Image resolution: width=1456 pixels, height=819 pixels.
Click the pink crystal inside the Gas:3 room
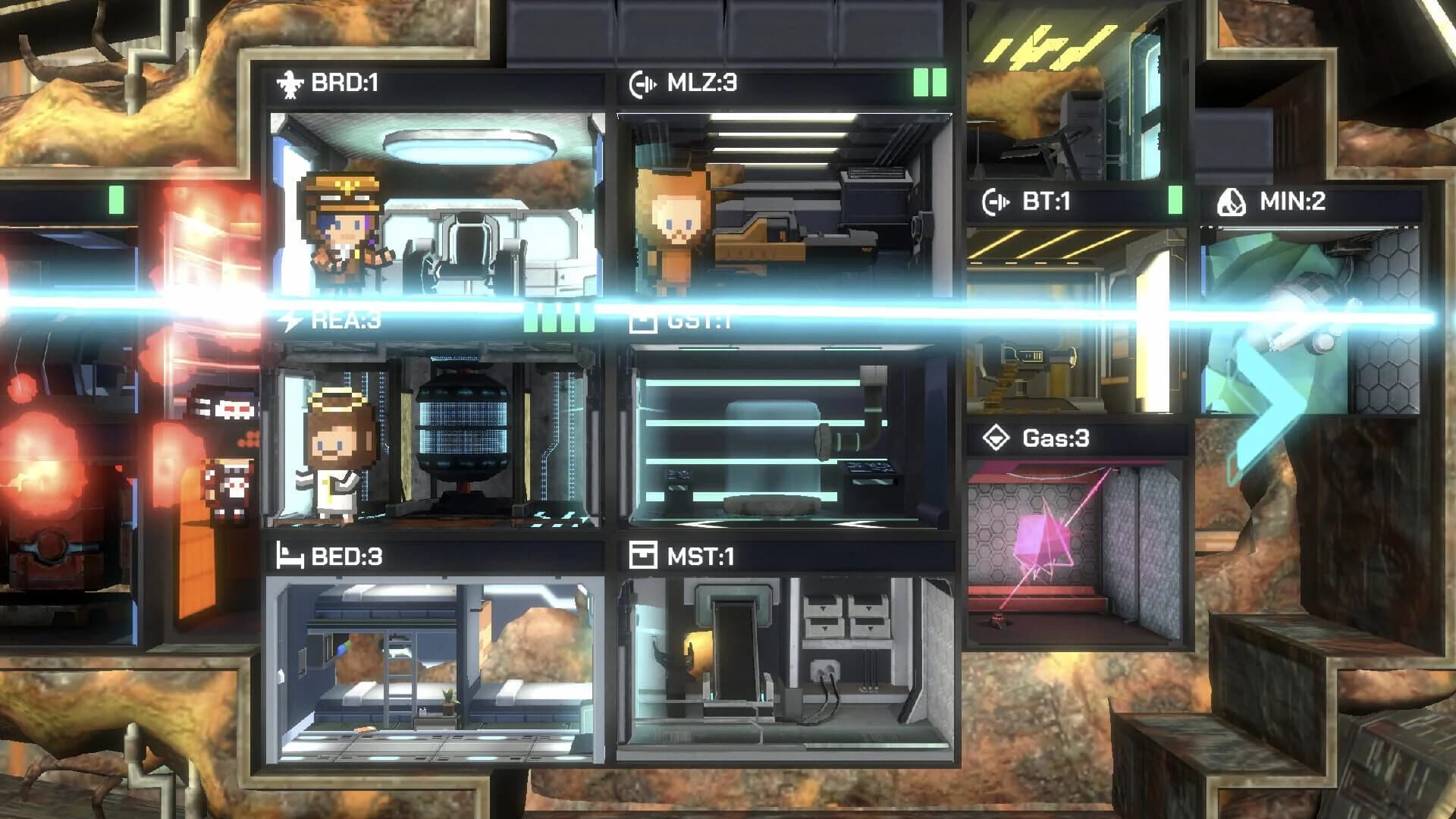click(x=1045, y=538)
